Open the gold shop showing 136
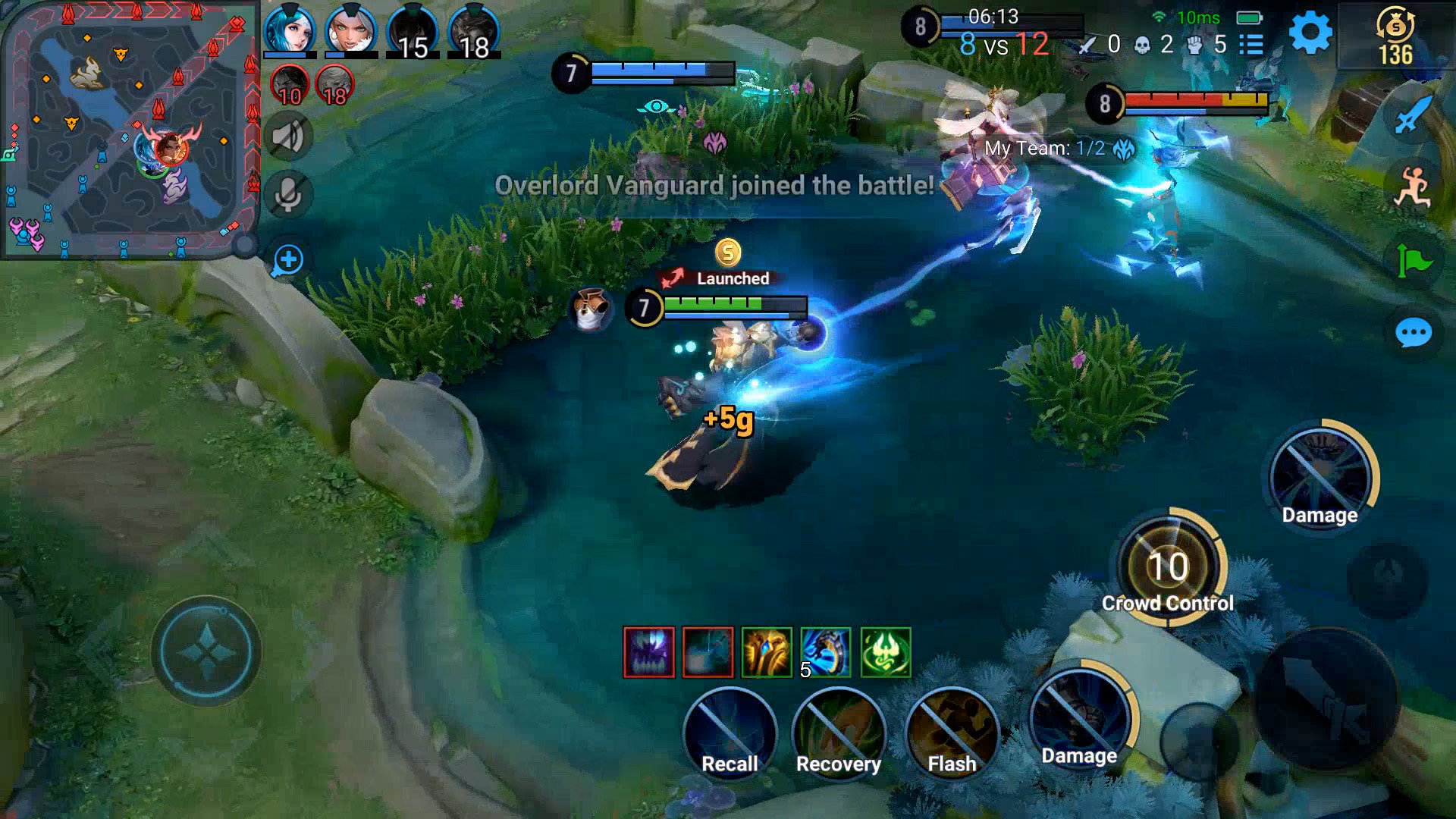This screenshot has height=819, width=1456. click(1395, 36)
